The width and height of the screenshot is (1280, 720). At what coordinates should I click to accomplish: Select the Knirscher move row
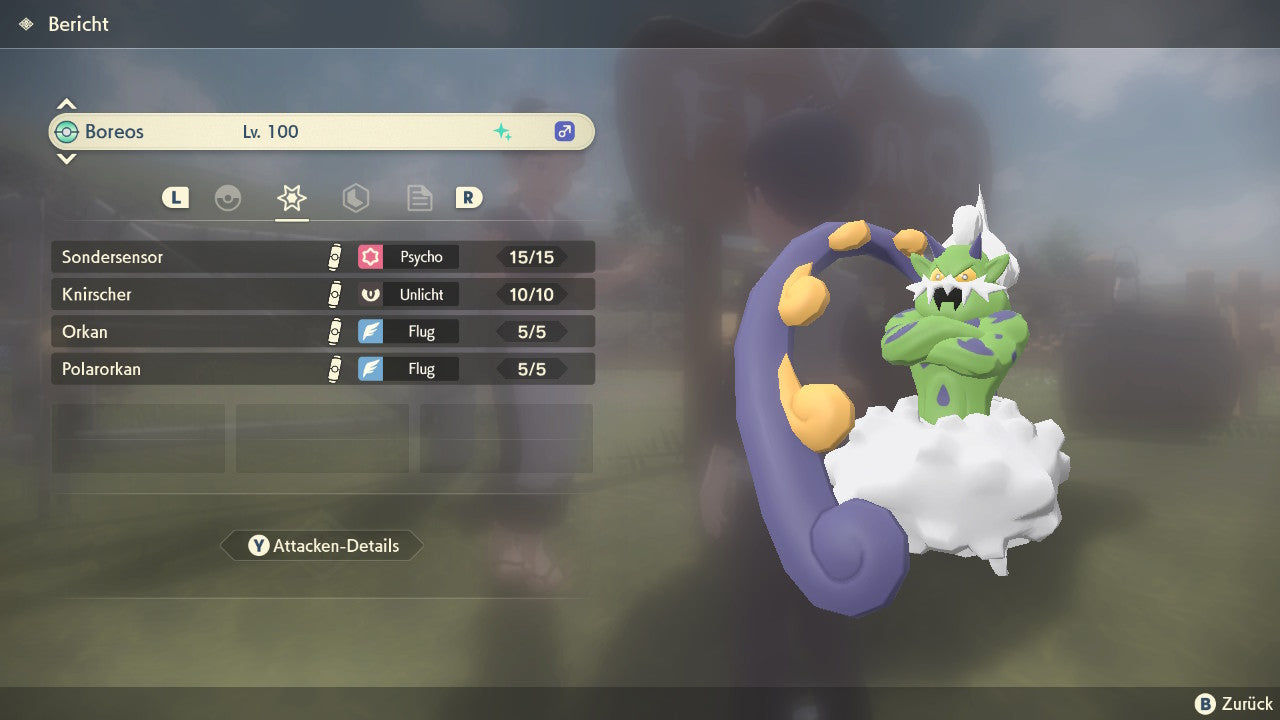tap(322, 295)
